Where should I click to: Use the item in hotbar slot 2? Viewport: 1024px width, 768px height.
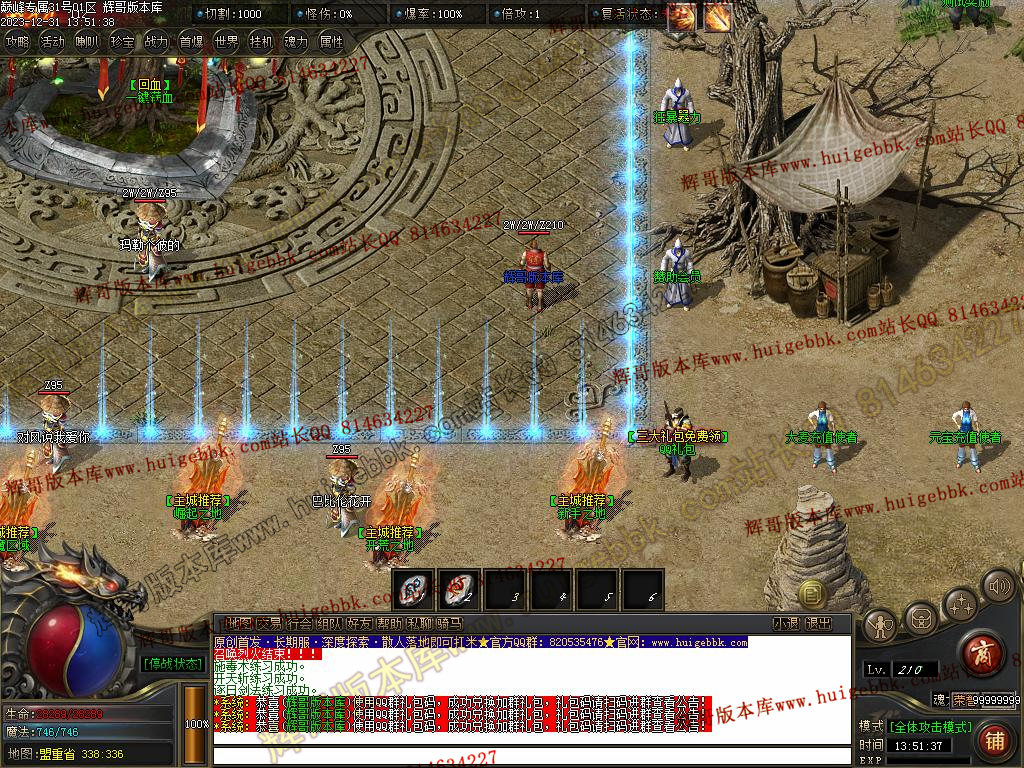(x=460, y=589)
